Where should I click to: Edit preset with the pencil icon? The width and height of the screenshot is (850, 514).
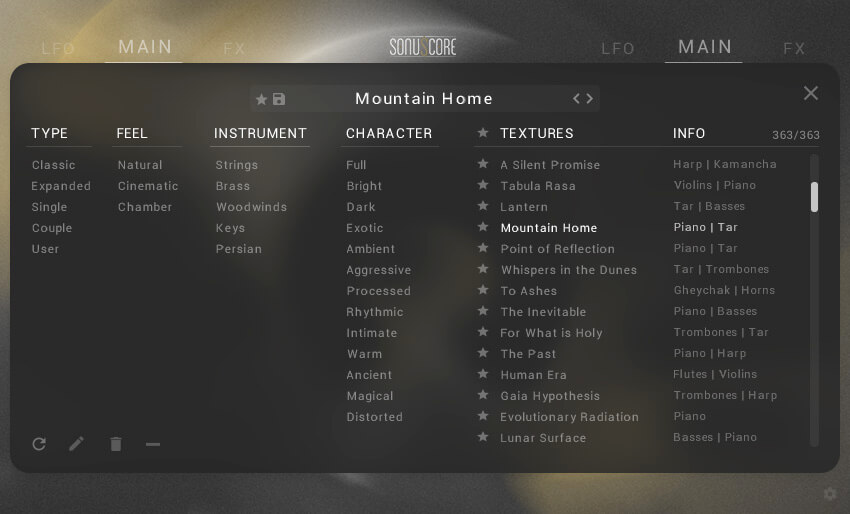pos(77,444)
